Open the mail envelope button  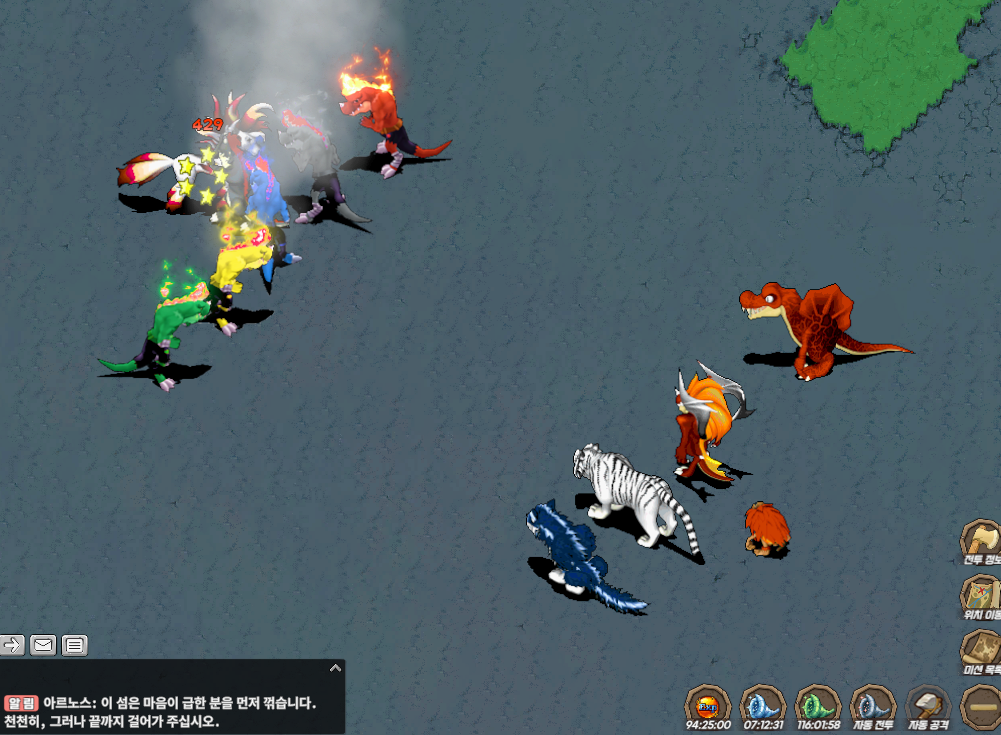pyautogui.click(x=43, y=645)
